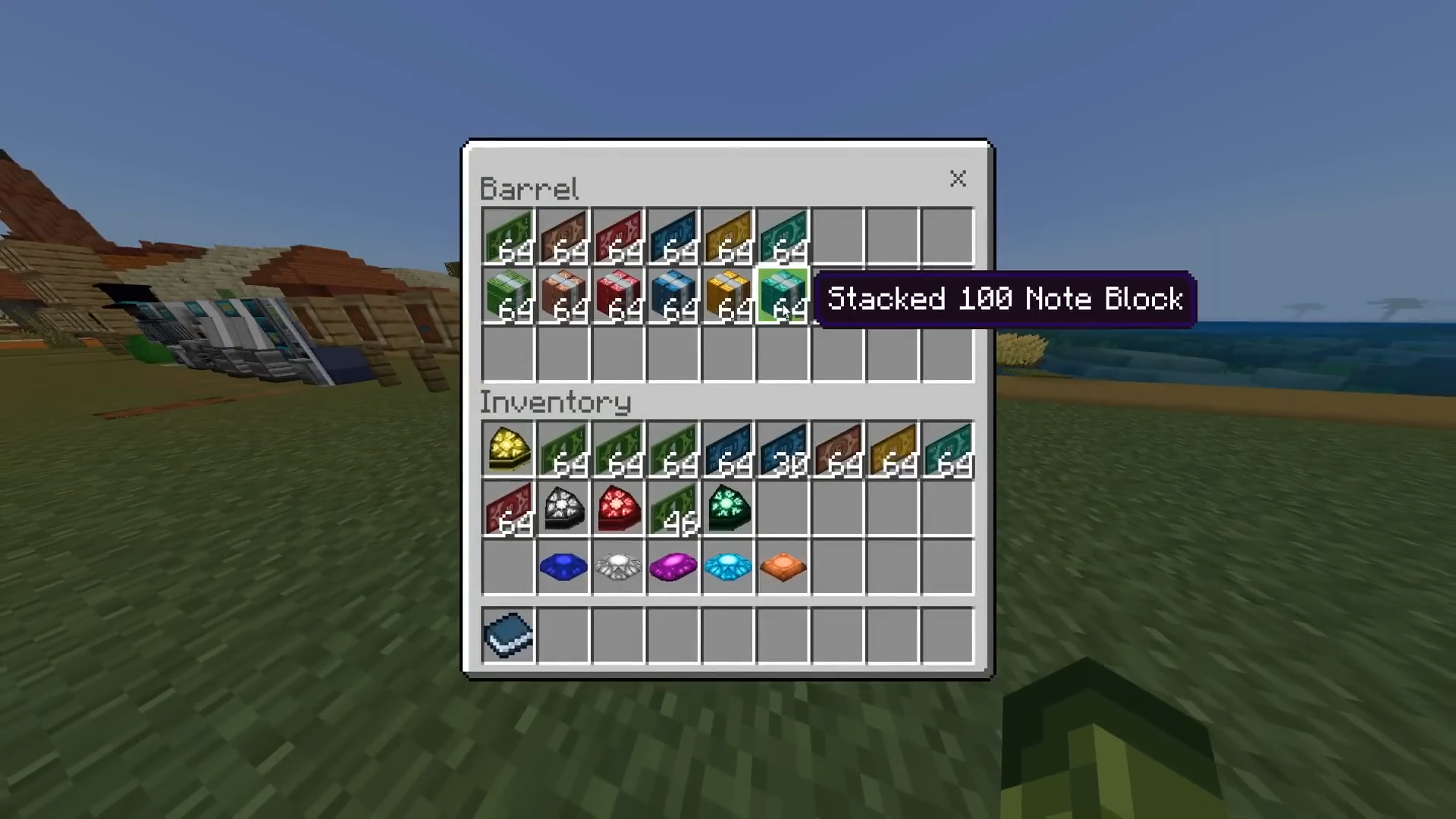Choose the white disc item

(x=618, y=566)
